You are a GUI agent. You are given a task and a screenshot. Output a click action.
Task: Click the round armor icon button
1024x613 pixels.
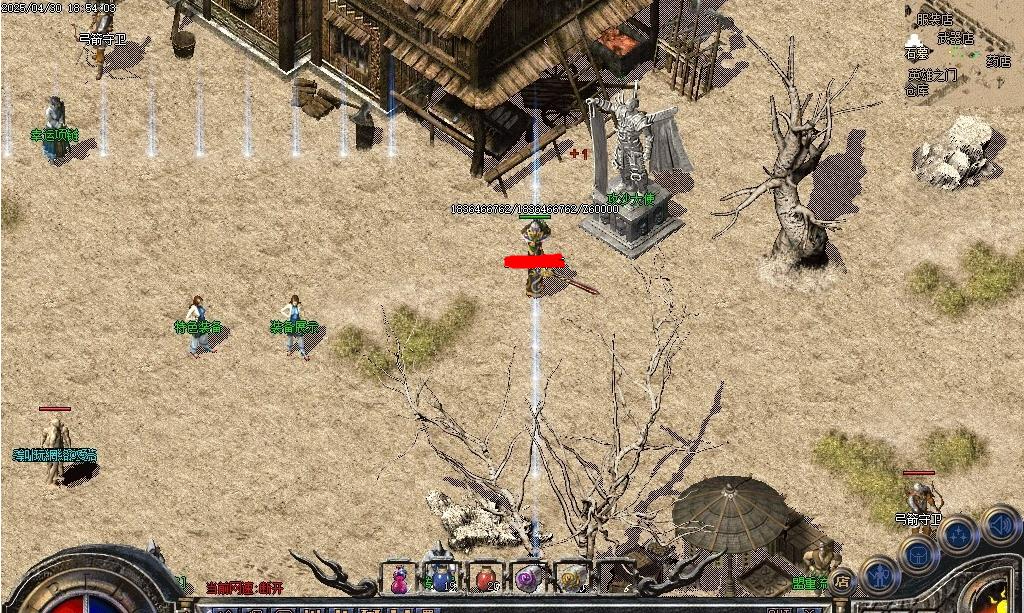(x=917, y=553)
